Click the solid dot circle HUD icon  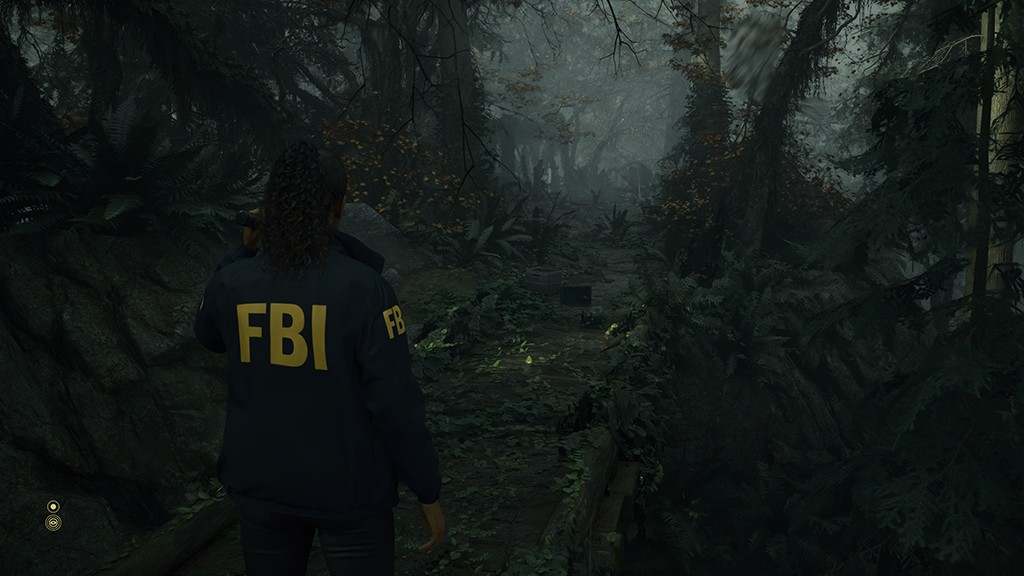tap(53, 506)
